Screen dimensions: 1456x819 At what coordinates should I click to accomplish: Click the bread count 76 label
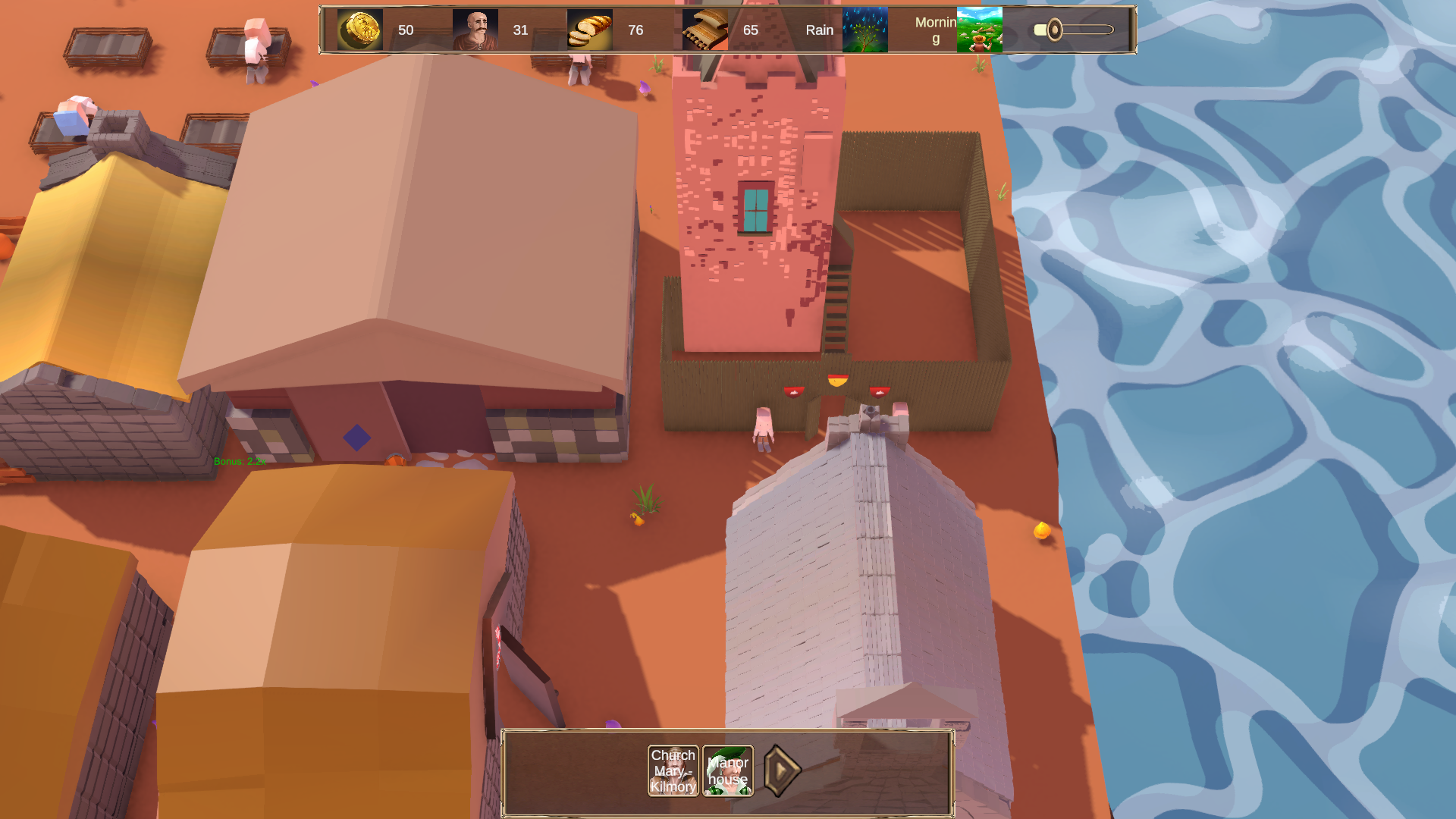point(635,30)
